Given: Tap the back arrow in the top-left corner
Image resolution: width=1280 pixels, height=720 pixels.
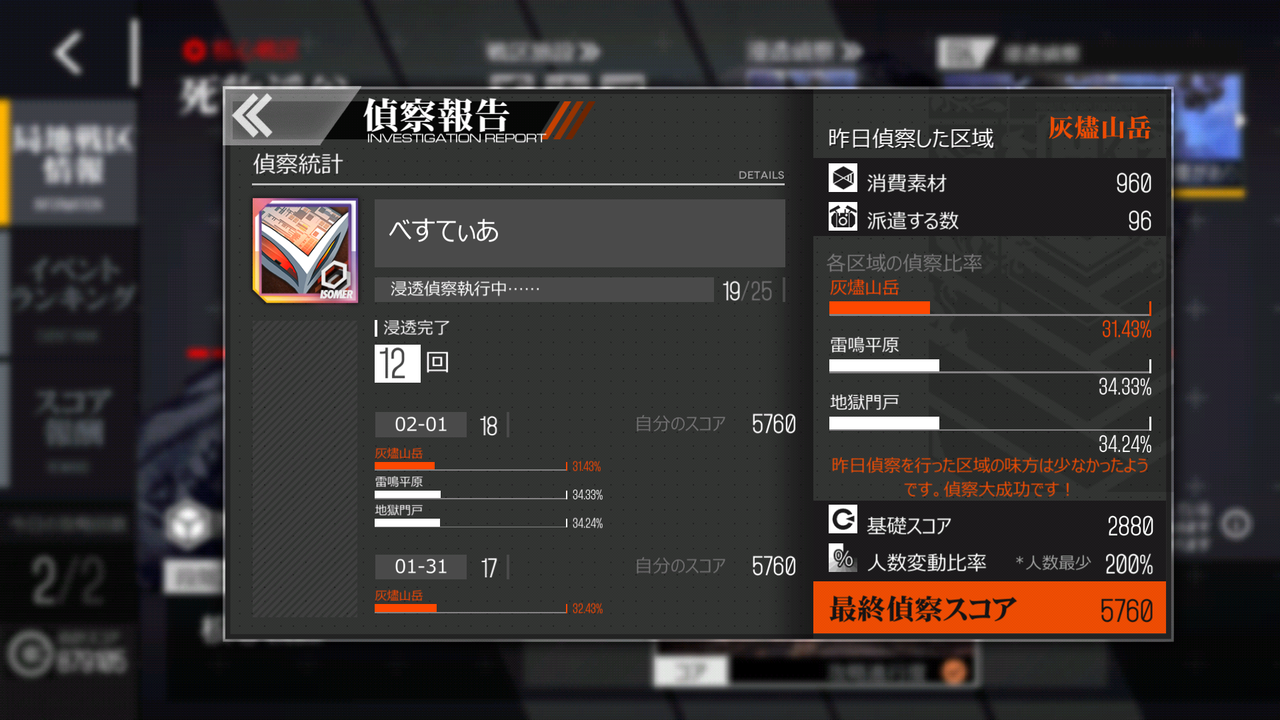Looking at the screenshot, I should [x=66, y=52].
